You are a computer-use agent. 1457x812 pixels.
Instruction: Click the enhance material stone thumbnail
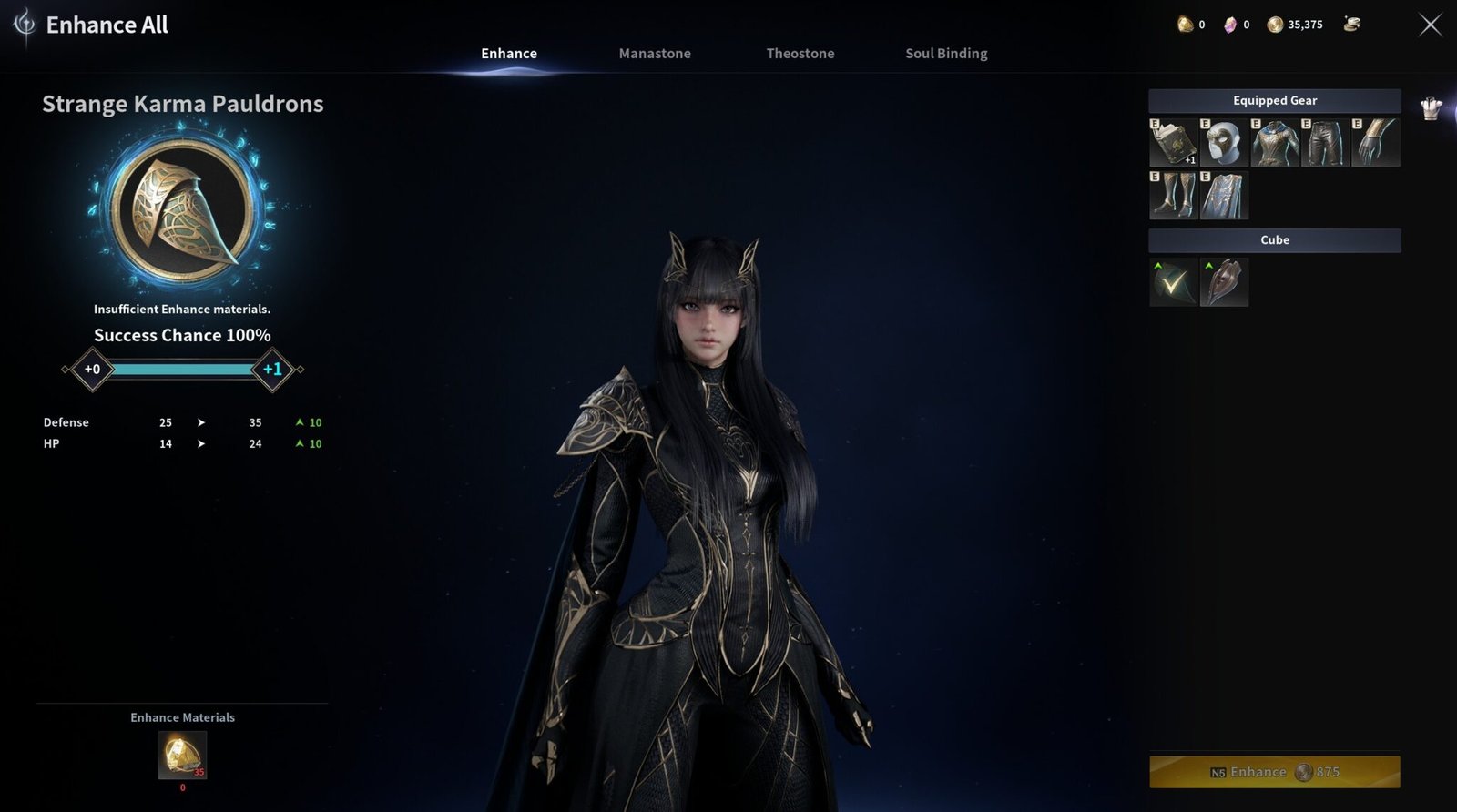pos(184,756)
